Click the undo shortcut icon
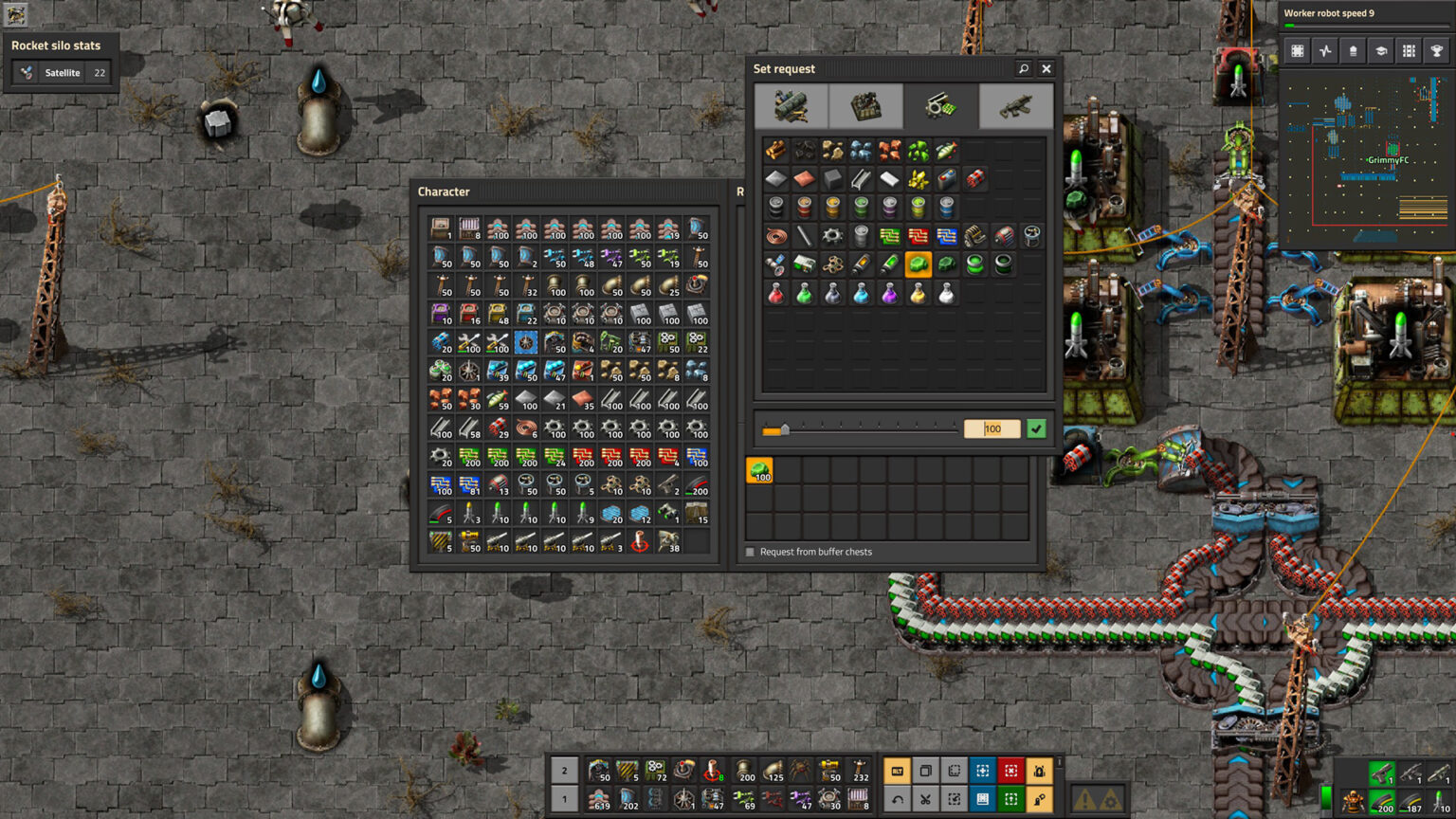The width and height of the screenshot is (1456, 819). [898, 799]
